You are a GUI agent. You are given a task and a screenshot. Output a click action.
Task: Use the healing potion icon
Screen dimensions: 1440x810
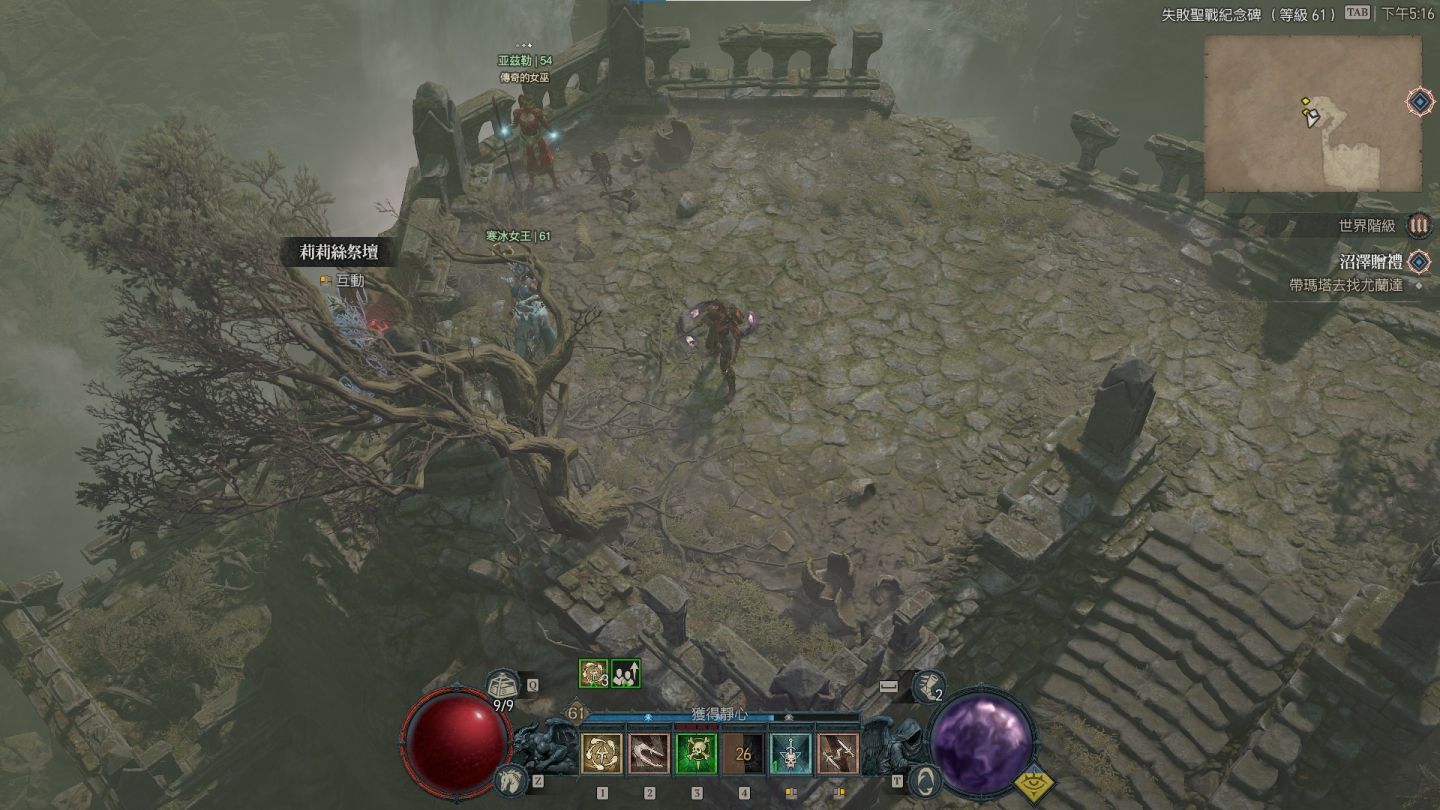503,685
